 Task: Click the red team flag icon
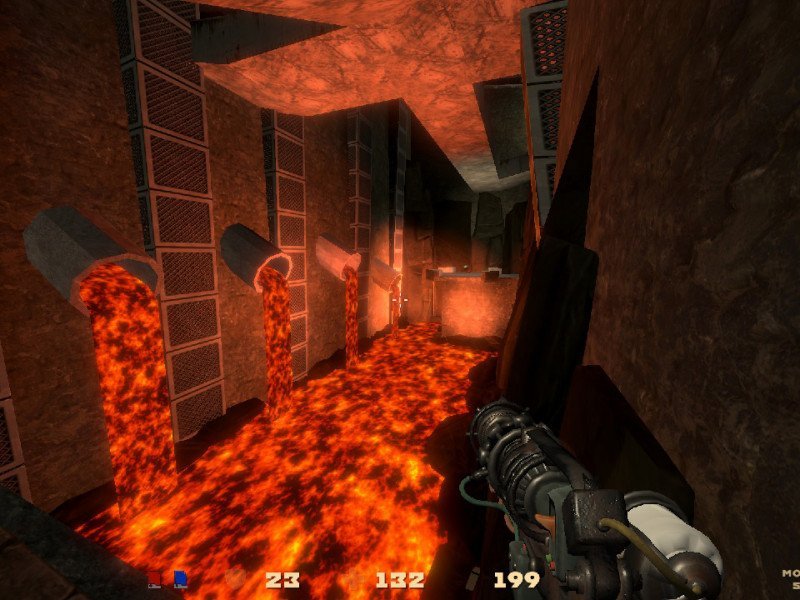tap(154, 578)
